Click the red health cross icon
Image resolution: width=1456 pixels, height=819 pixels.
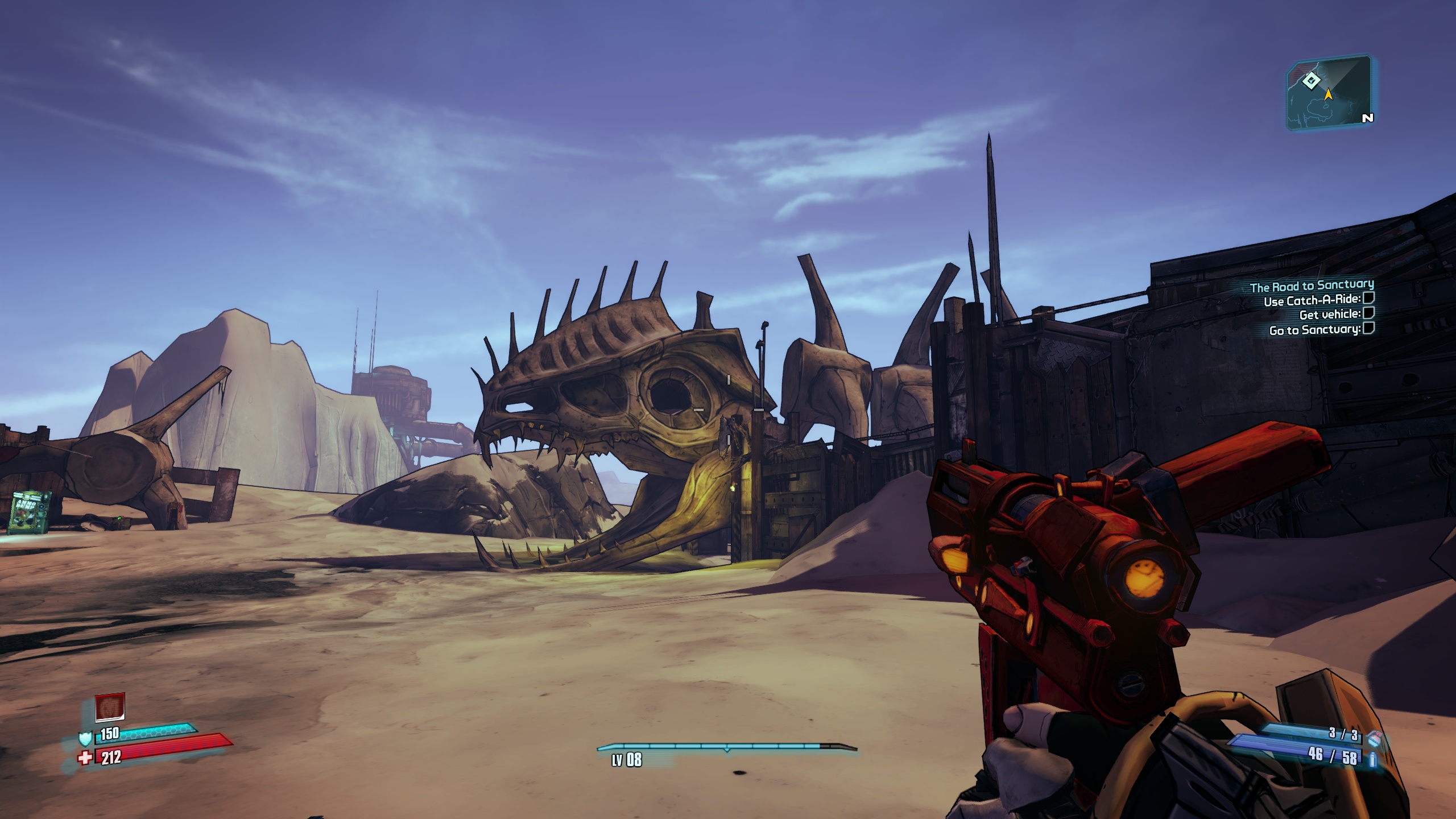pos(85,758)
